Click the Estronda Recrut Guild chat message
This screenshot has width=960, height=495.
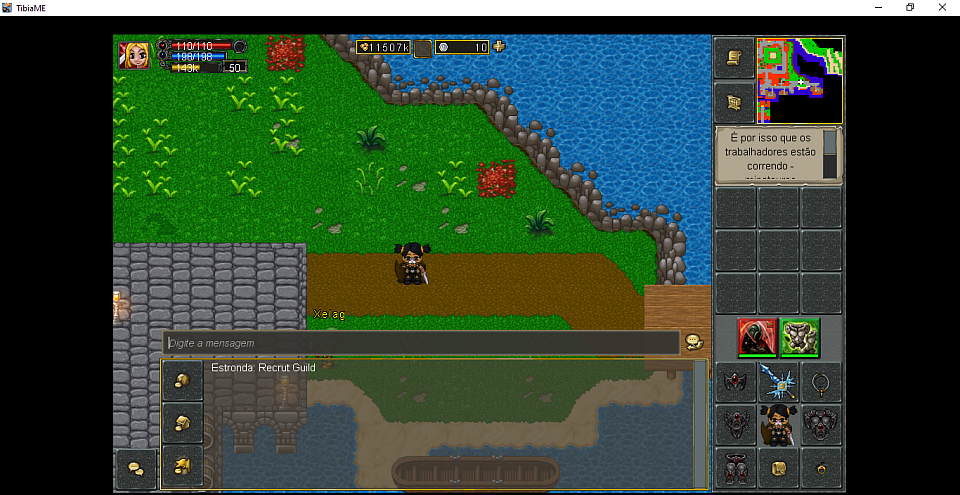tap(261, 368)
